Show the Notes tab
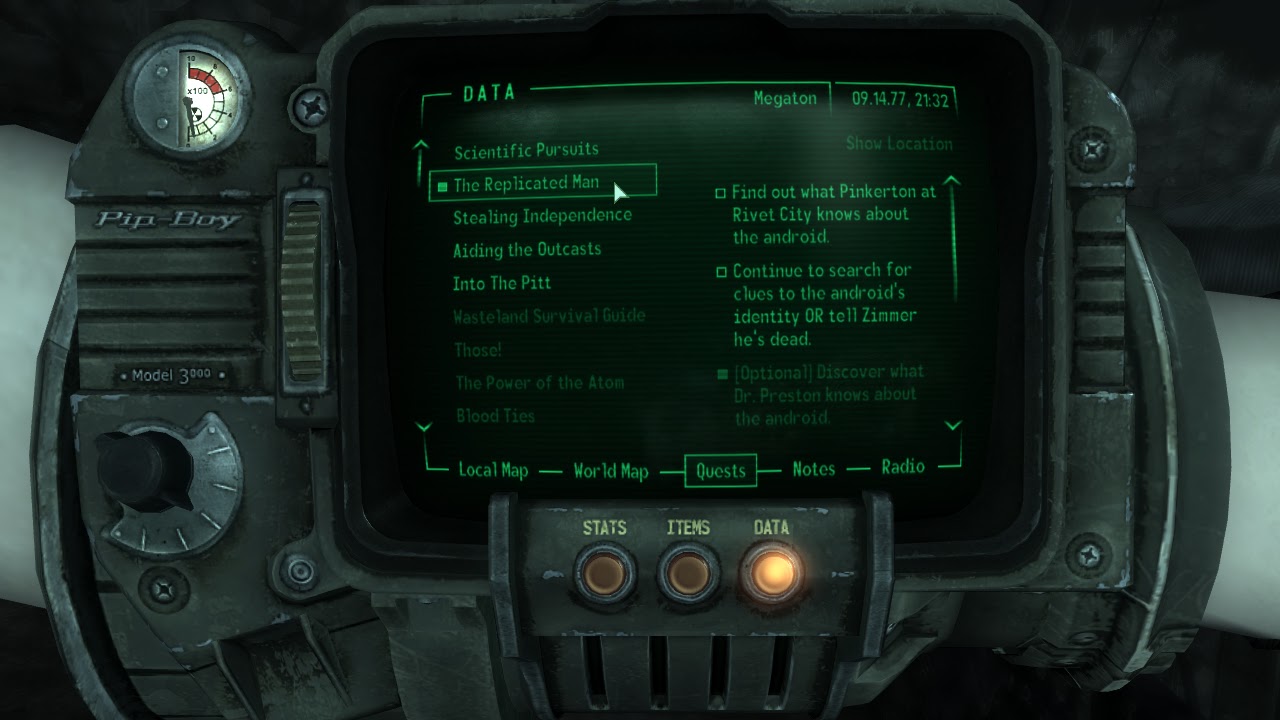Image resolution: width=1280 pixels, height=720 pixels. click(x=814, y=469)
